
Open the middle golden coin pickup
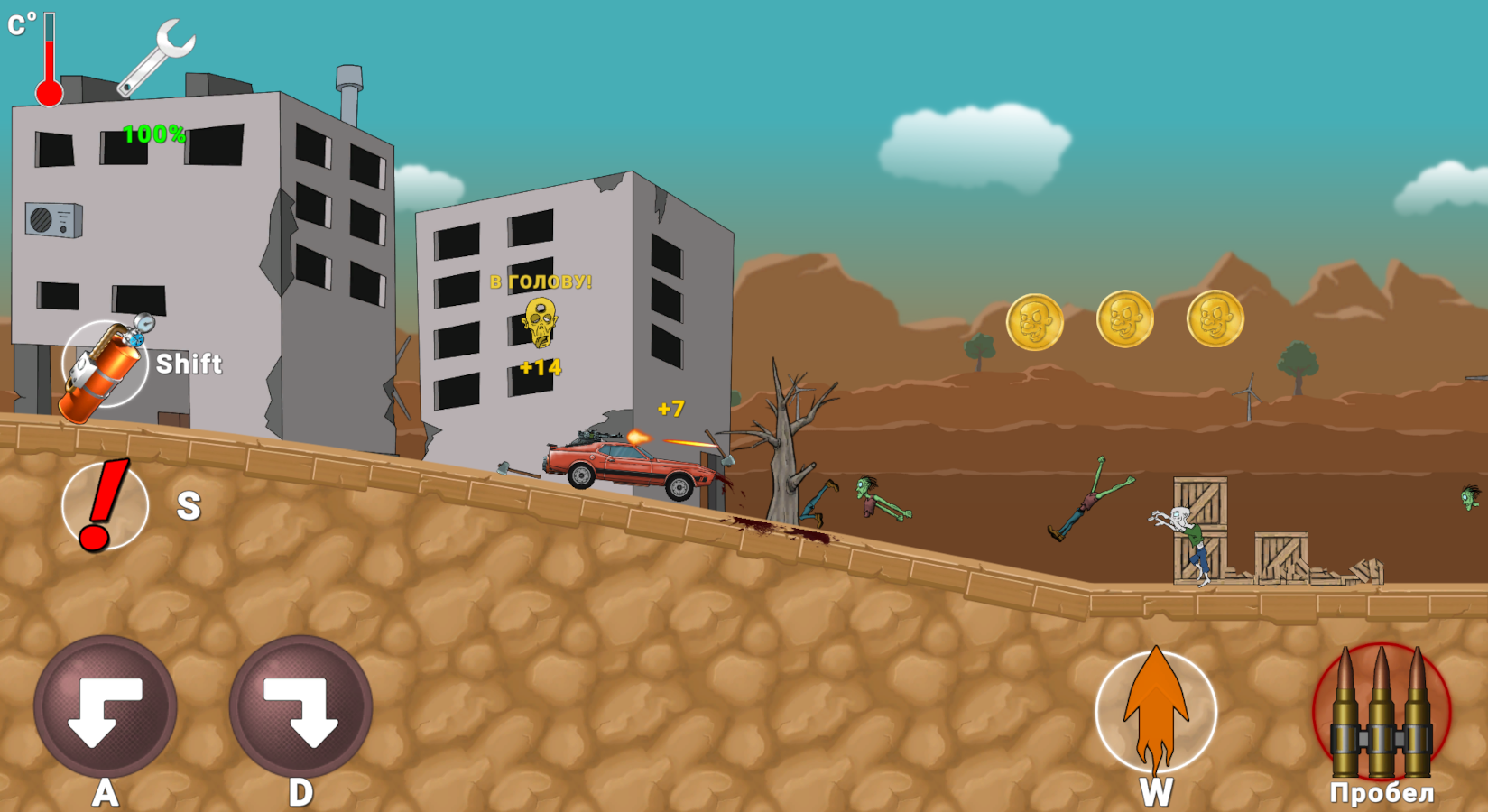point(1123,320)
